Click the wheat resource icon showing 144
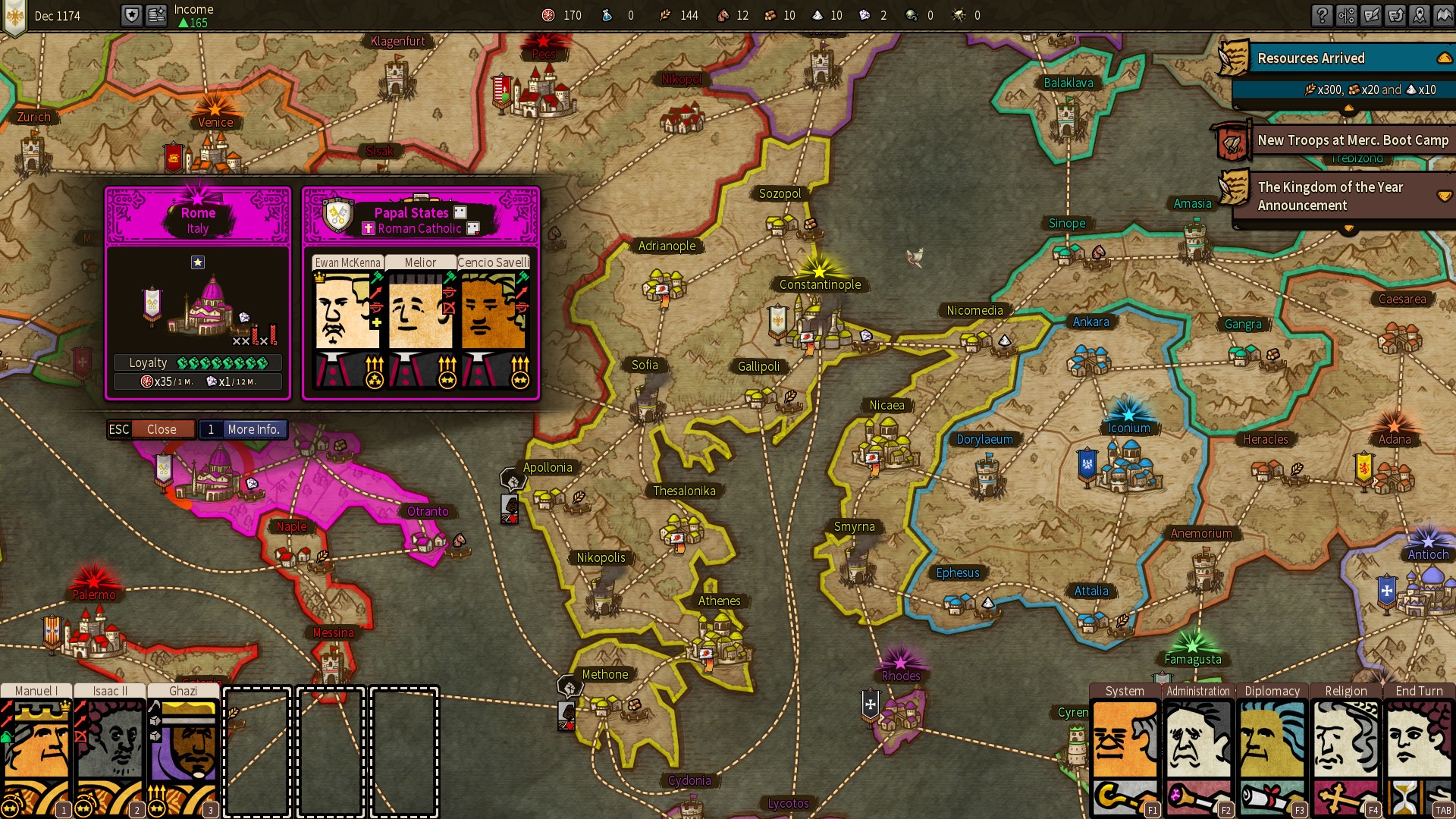The width and height of the screenshot is (1456, 819). pos(666,14)
